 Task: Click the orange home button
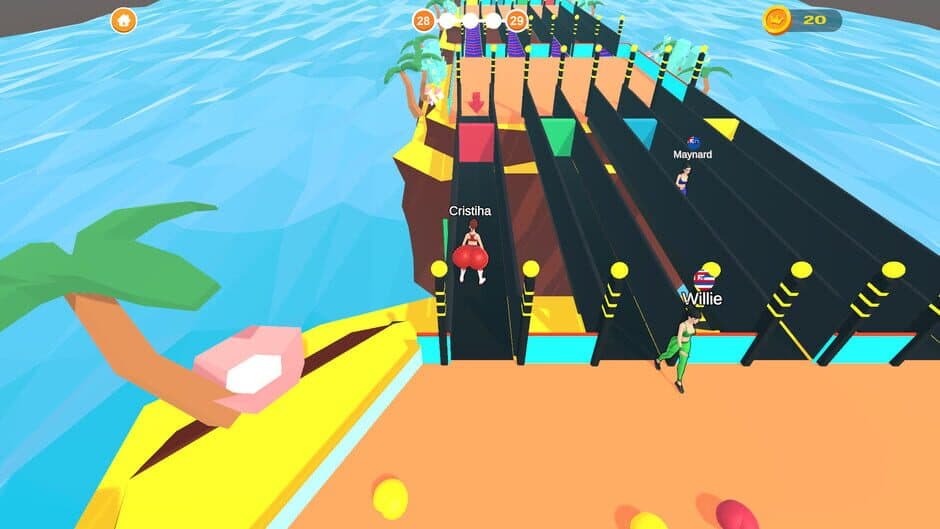(123, 20)
